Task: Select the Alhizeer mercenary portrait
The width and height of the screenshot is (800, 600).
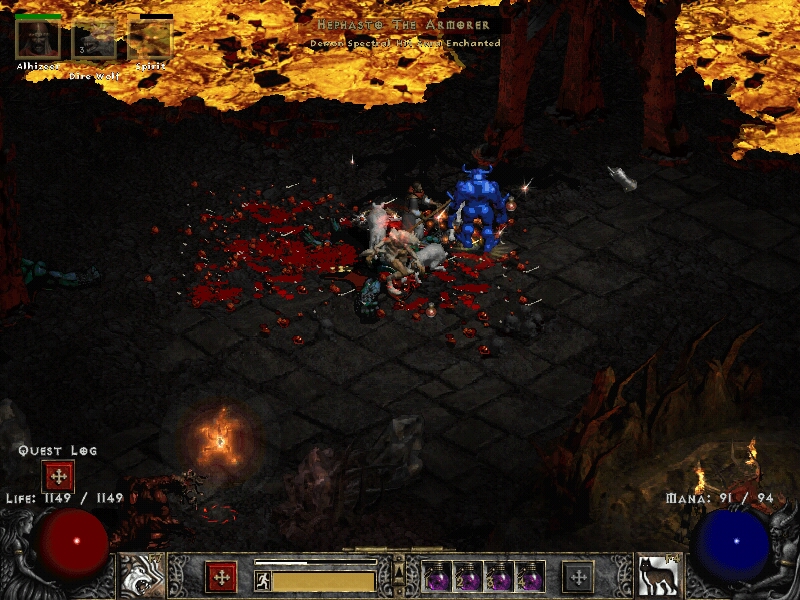Action: click(x=38, y=39)
